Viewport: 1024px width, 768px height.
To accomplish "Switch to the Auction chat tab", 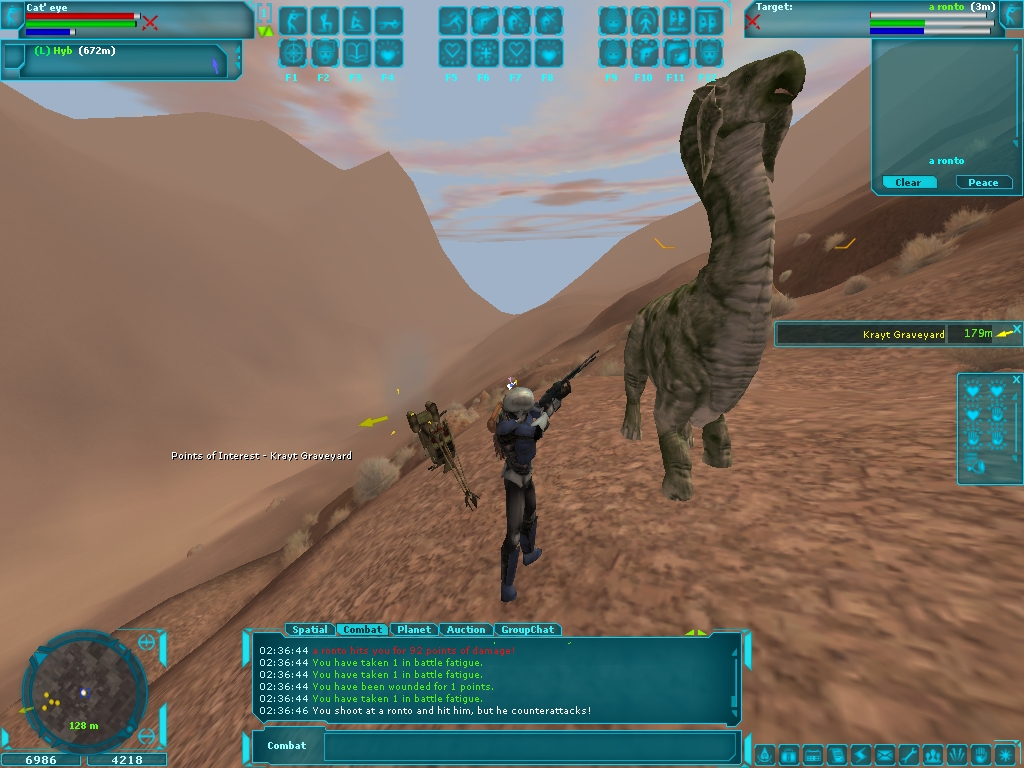I will point(466,630).
